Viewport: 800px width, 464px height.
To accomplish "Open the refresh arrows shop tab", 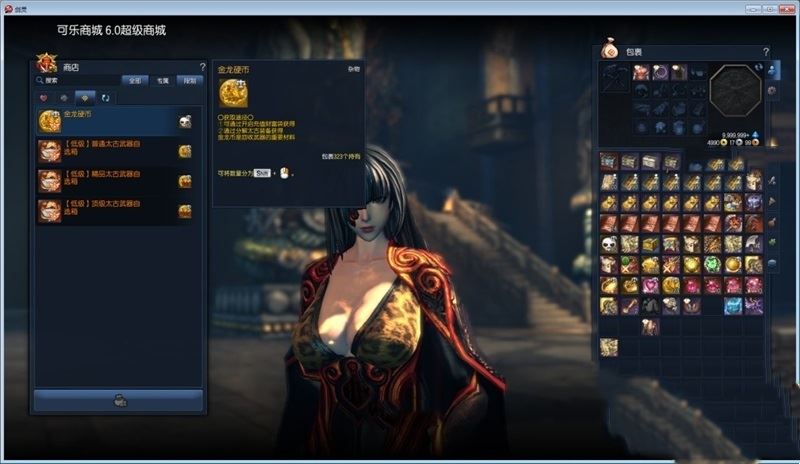I will 105,98.
